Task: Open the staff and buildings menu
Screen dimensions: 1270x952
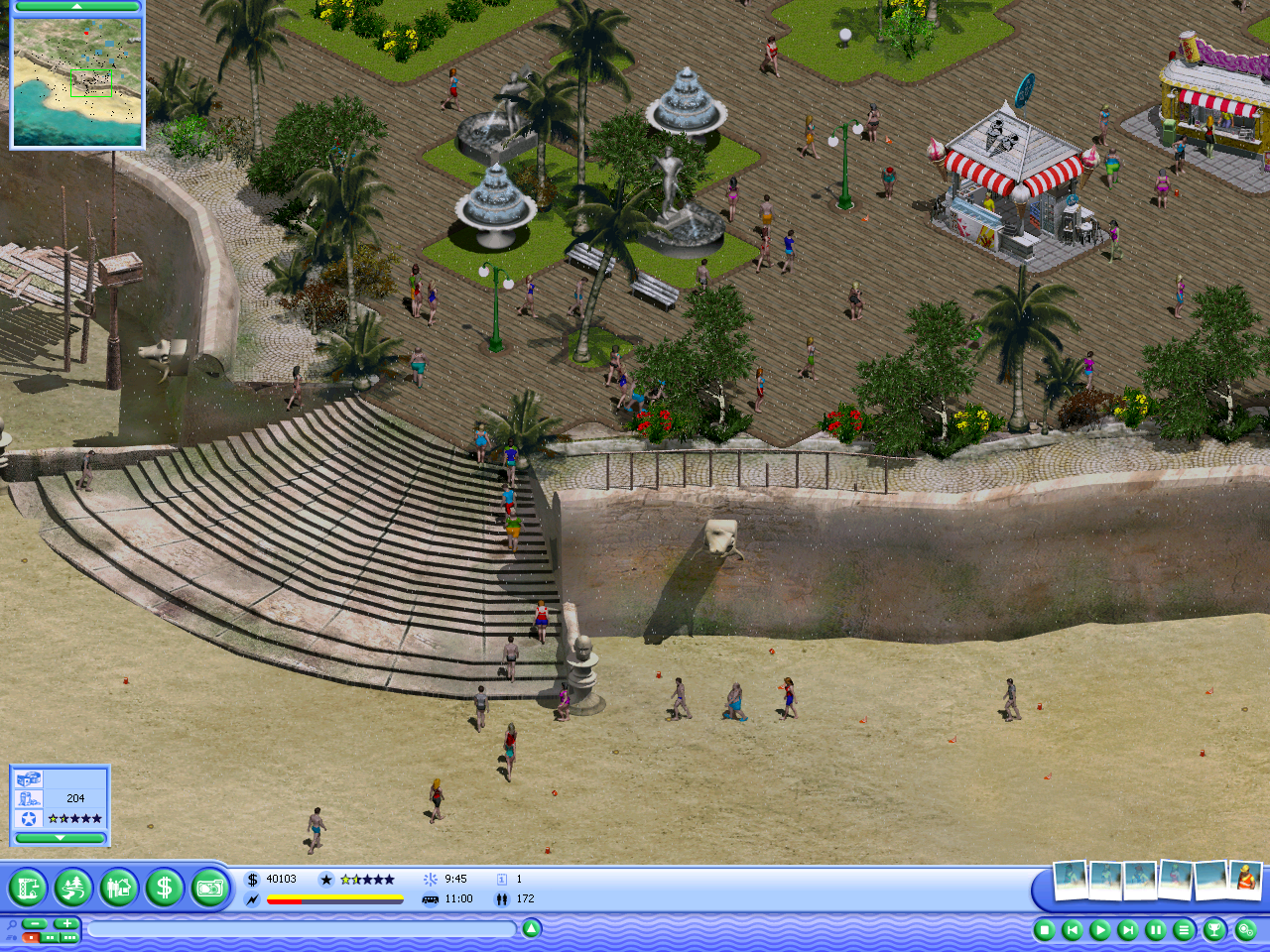Action: 117,888
